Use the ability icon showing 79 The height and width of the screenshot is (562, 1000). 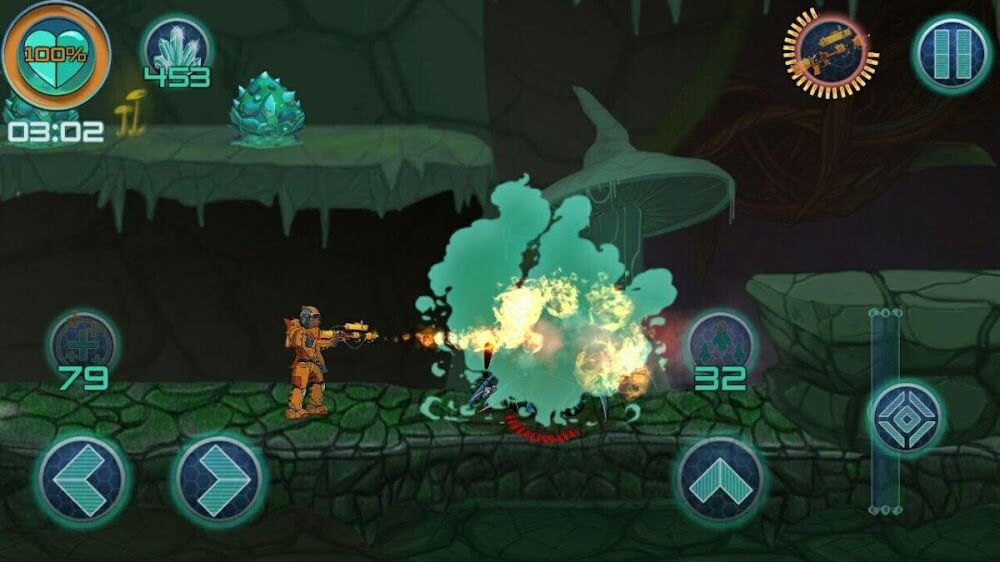(x=83, y=343)
